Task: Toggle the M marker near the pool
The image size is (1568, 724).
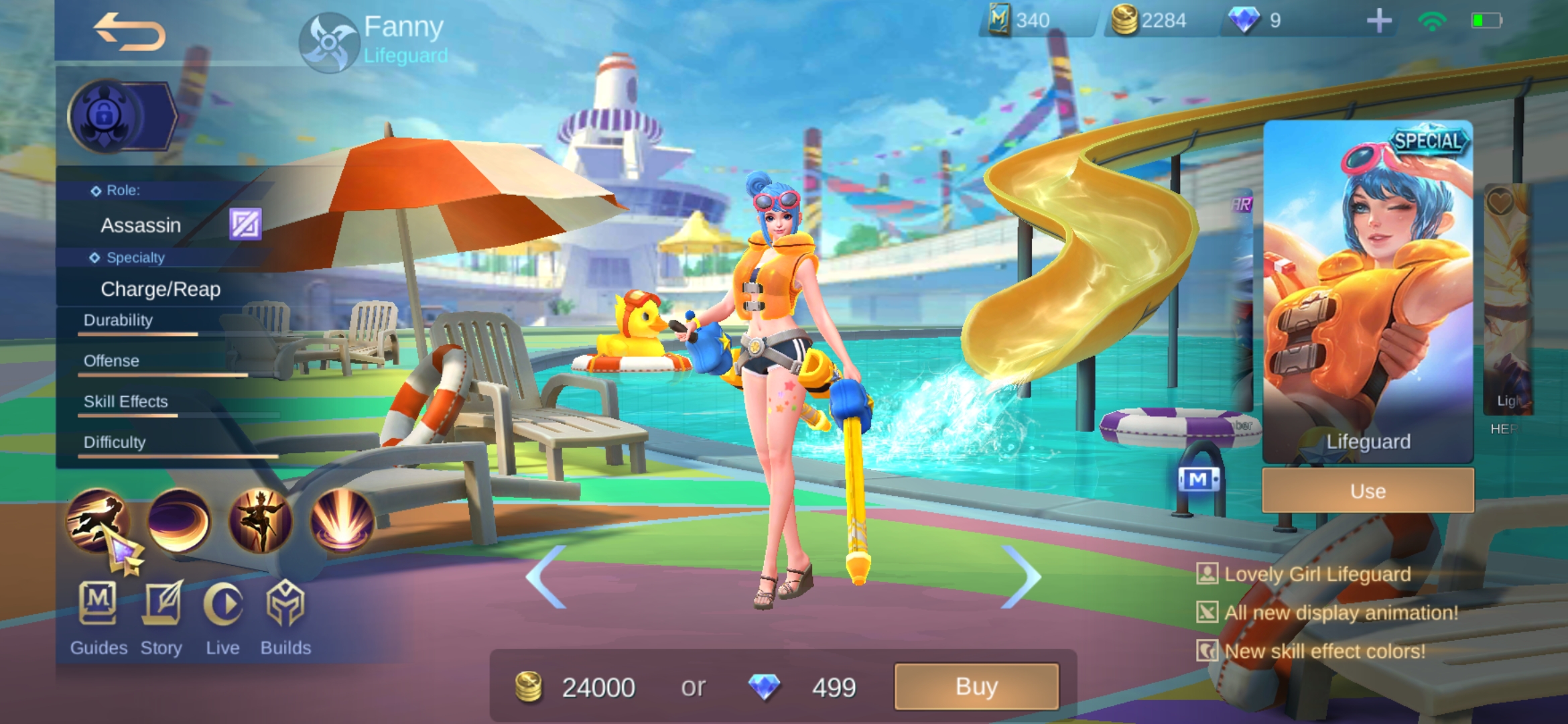Action: 1199,480
